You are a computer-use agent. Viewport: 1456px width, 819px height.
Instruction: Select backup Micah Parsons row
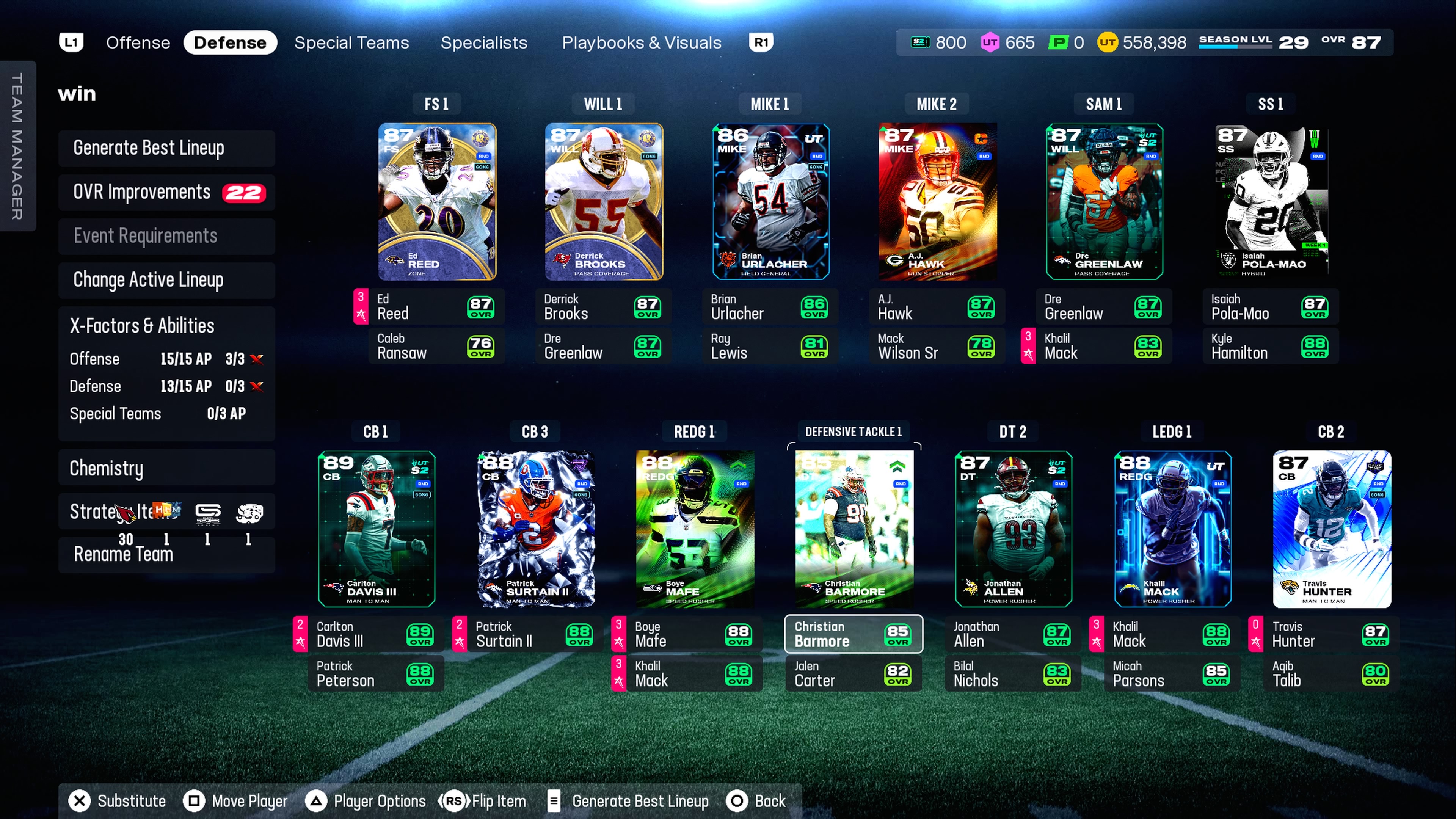coord(1171,674)
